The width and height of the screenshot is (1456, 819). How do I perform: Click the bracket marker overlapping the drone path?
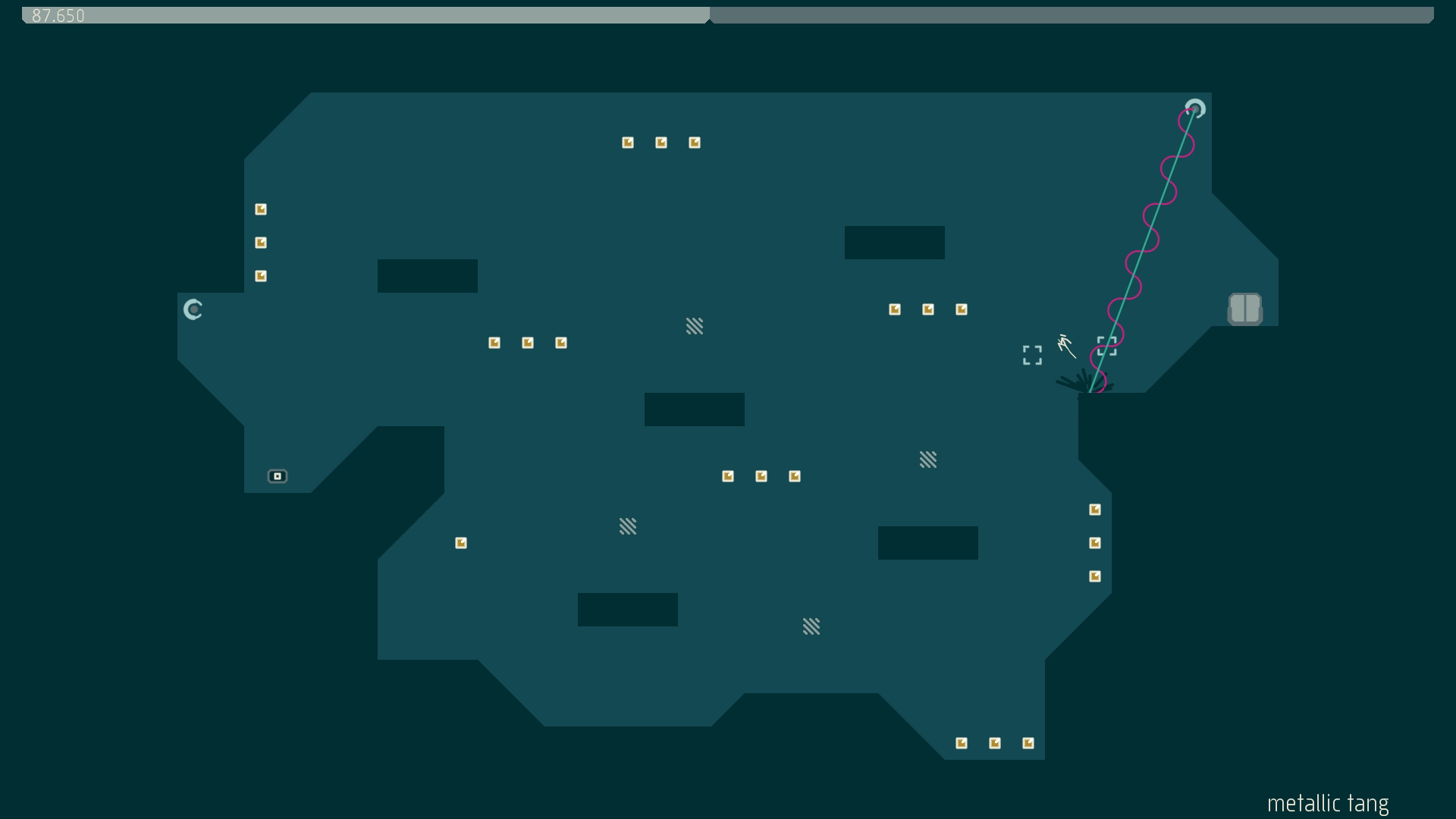click(1107, 345)
